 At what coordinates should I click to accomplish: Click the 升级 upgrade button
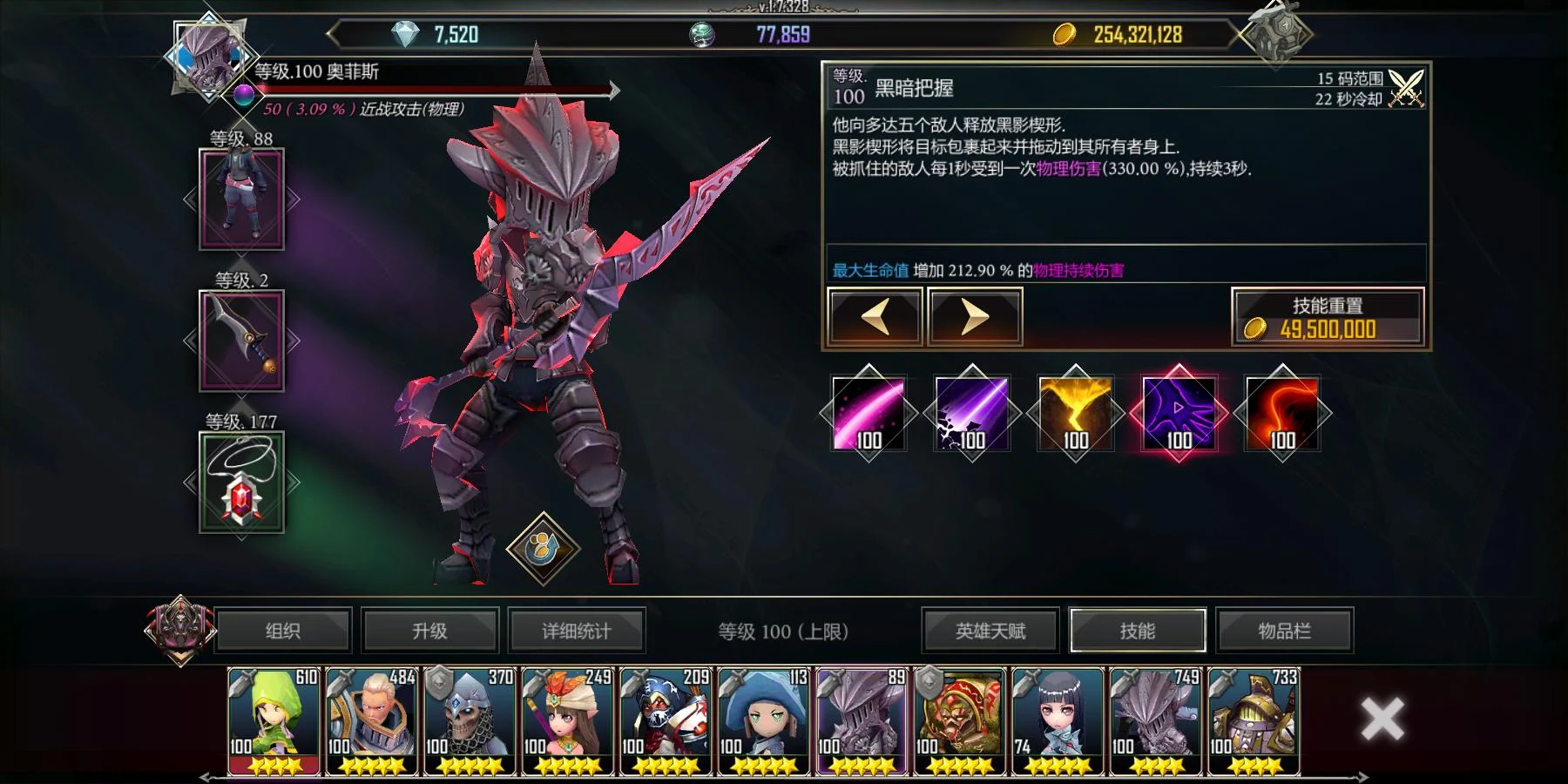click(429, 631)
